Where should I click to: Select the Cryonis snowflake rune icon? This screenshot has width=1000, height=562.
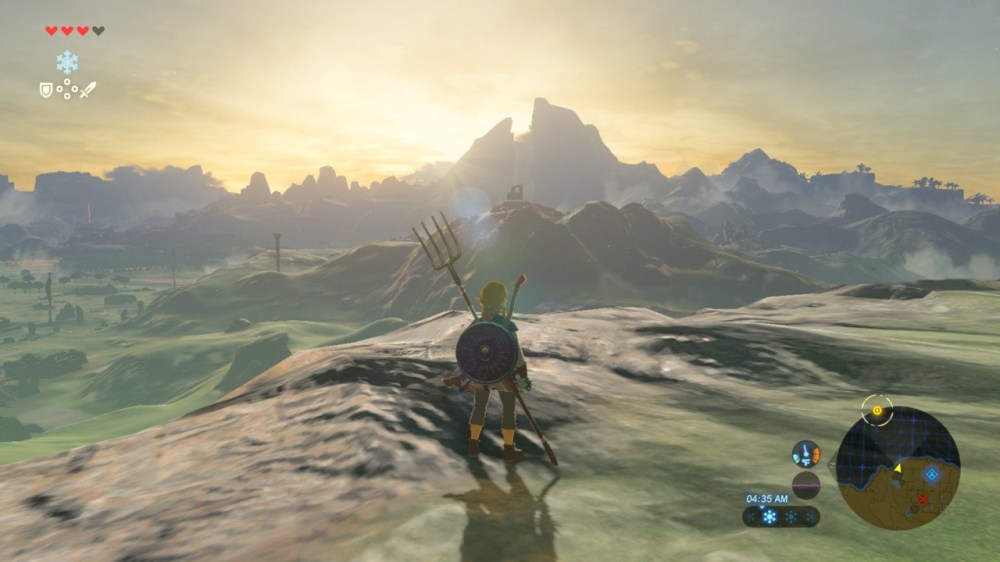point(67,62)
